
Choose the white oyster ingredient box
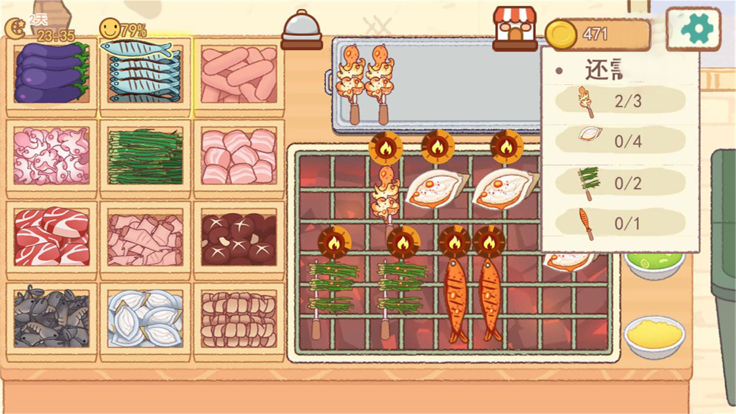coord(145,319)
